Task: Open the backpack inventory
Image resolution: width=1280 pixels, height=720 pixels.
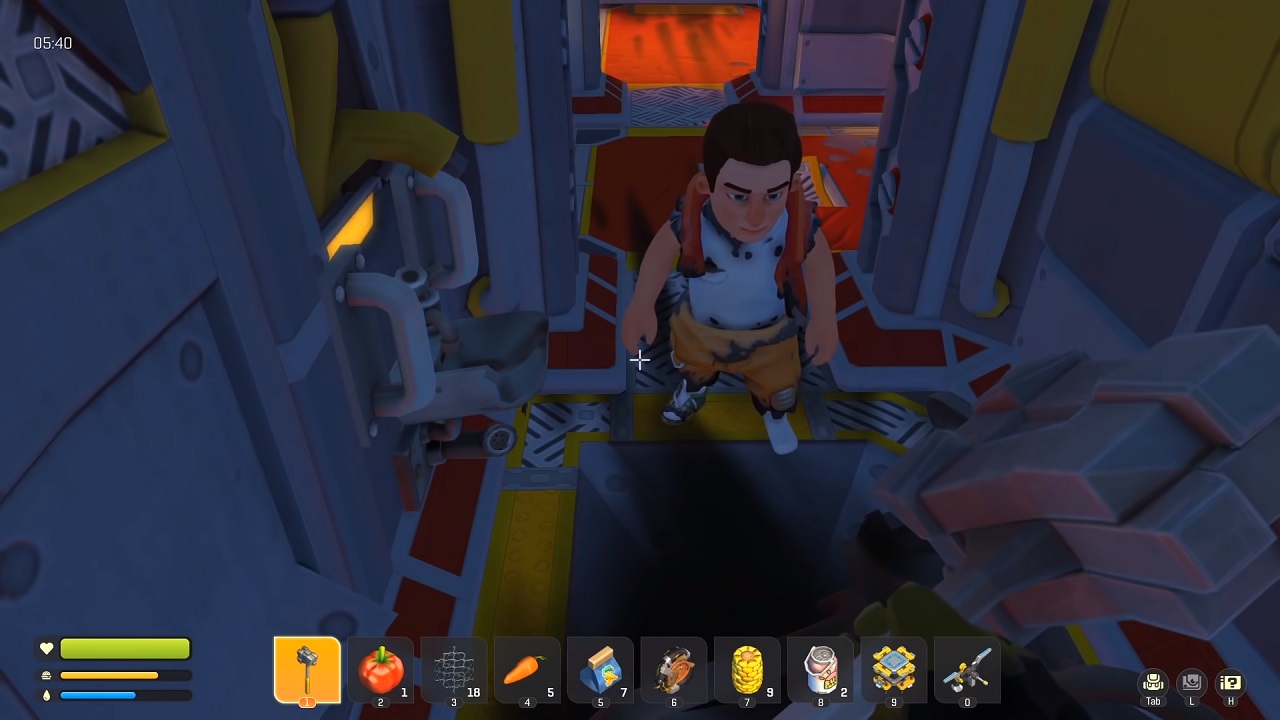Action: point(1153,683)
